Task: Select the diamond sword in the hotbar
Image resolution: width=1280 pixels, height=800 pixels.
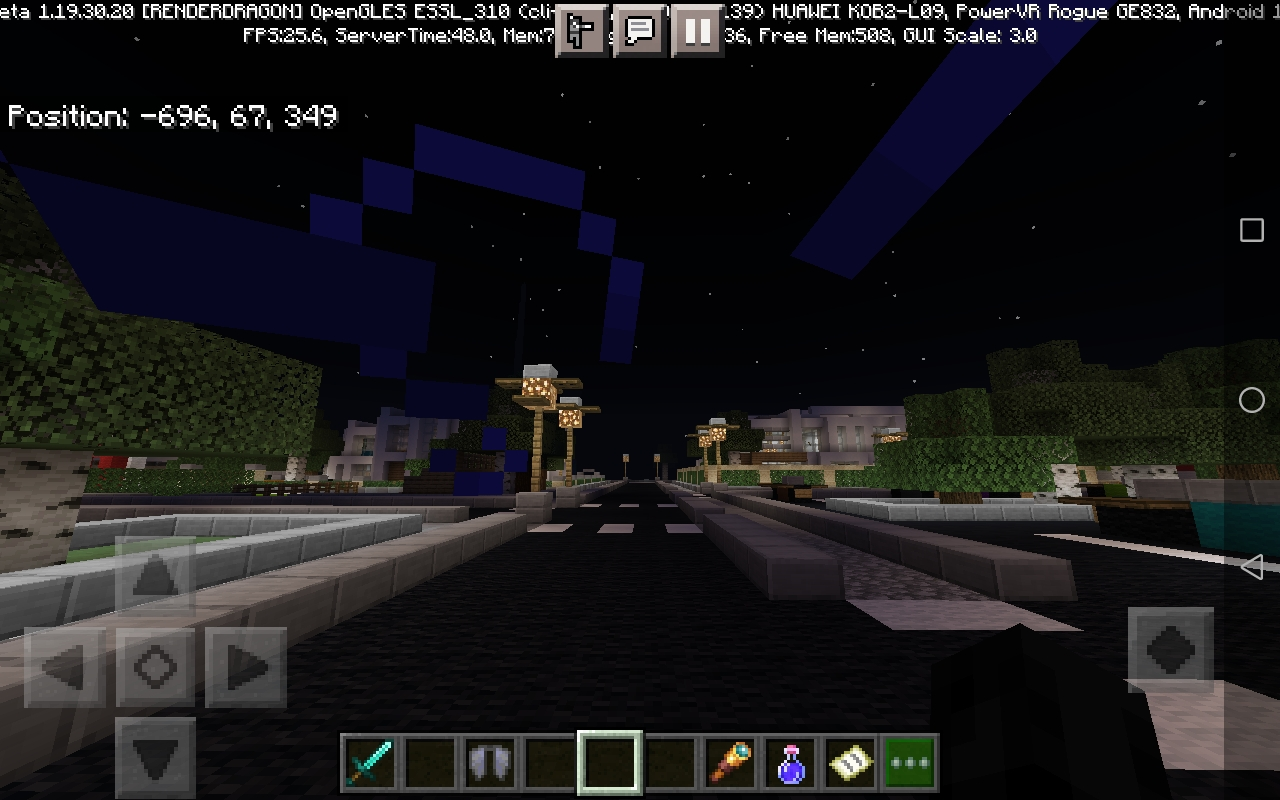Action: [x=369, y=761]
